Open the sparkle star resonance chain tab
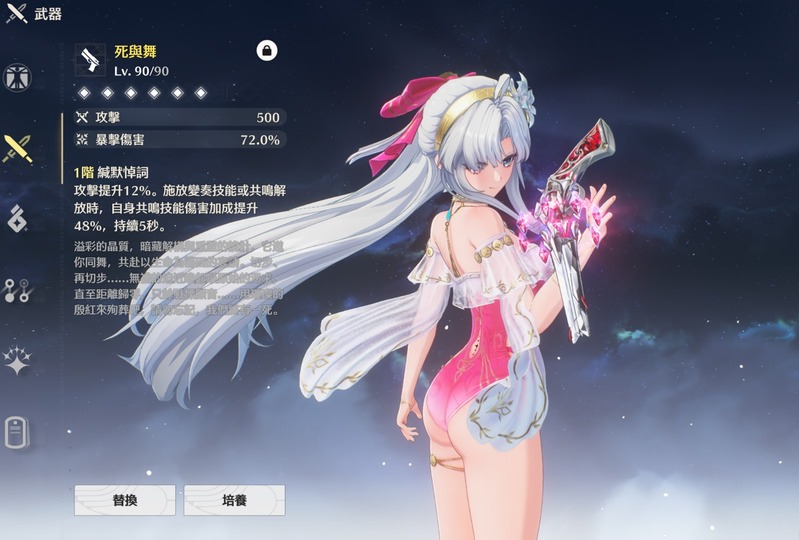The image size is (799, 540). click(x=18, y=361)
